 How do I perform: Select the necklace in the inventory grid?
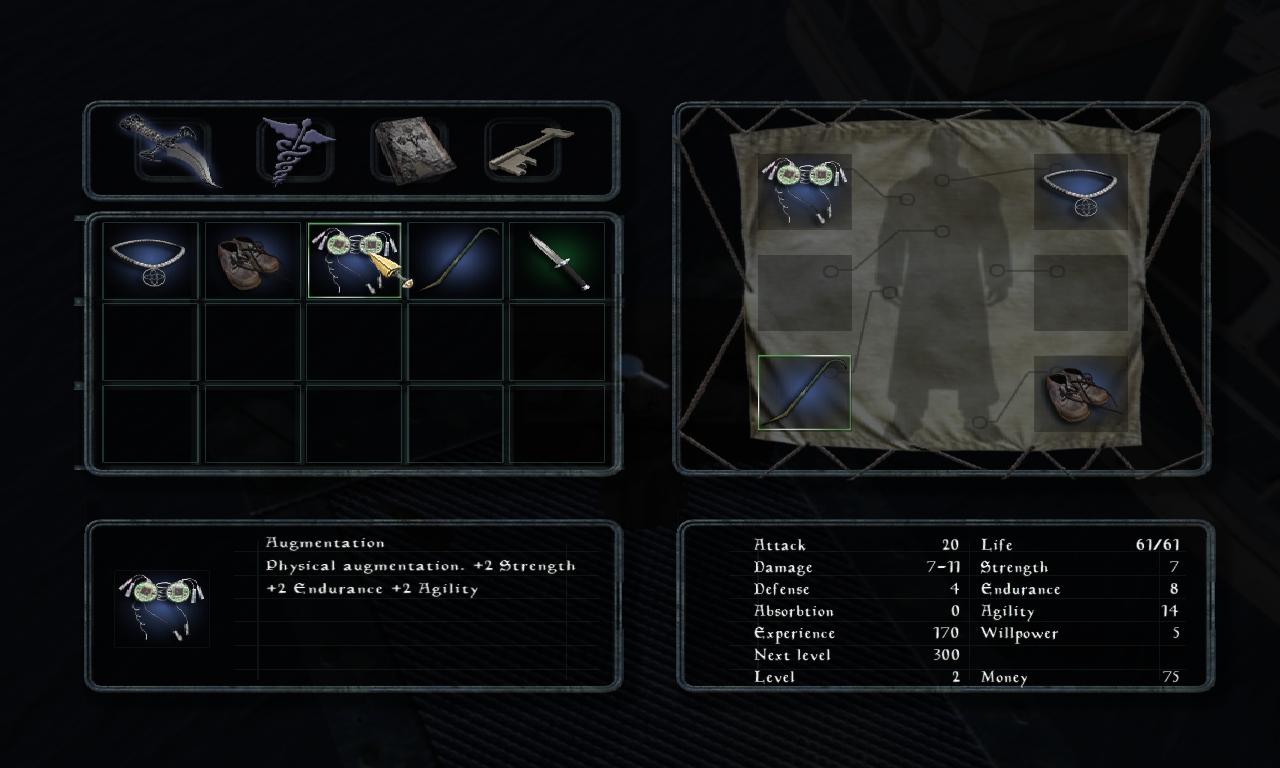(150, 261)
